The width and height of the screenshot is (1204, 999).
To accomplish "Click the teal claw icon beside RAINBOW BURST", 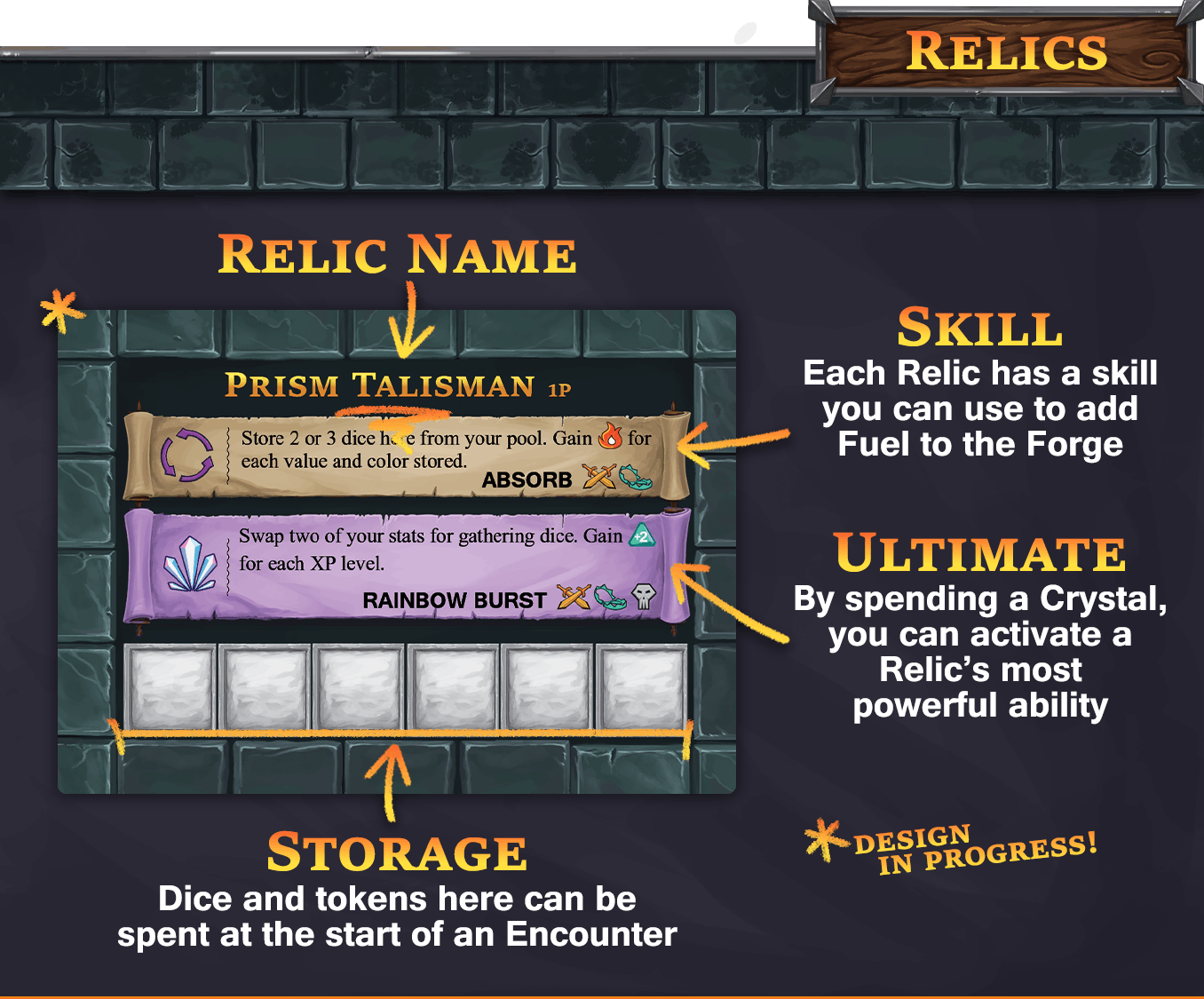I will [609, 598].
